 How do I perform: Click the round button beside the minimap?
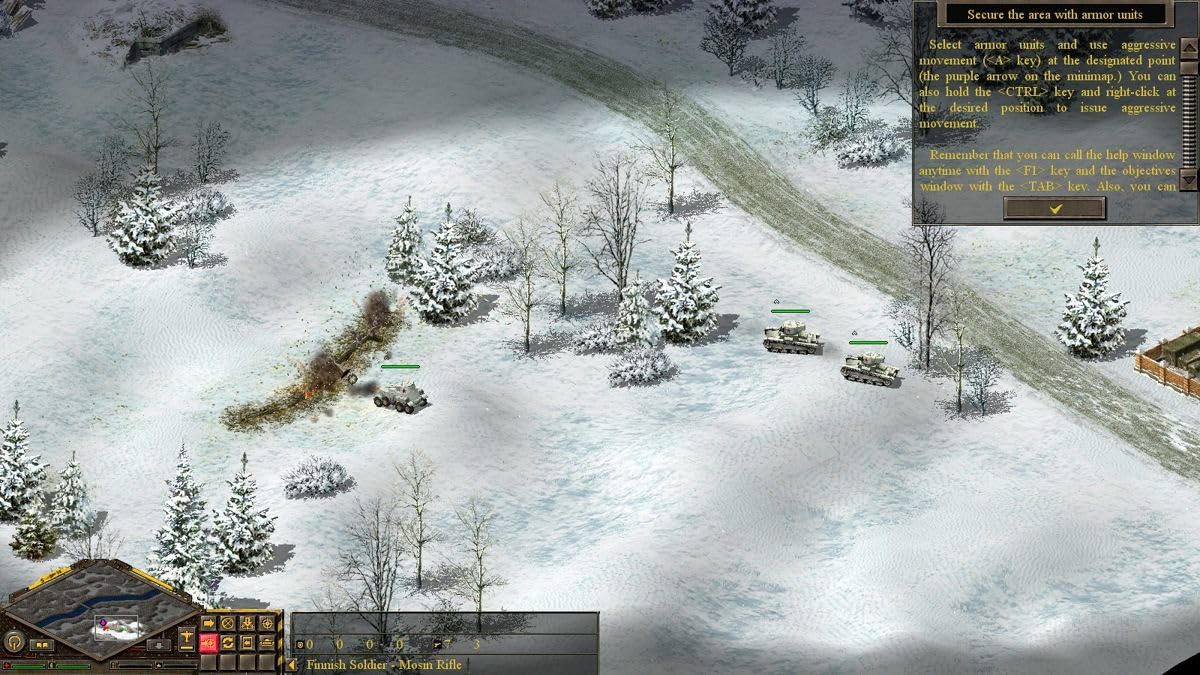(15, 642)
